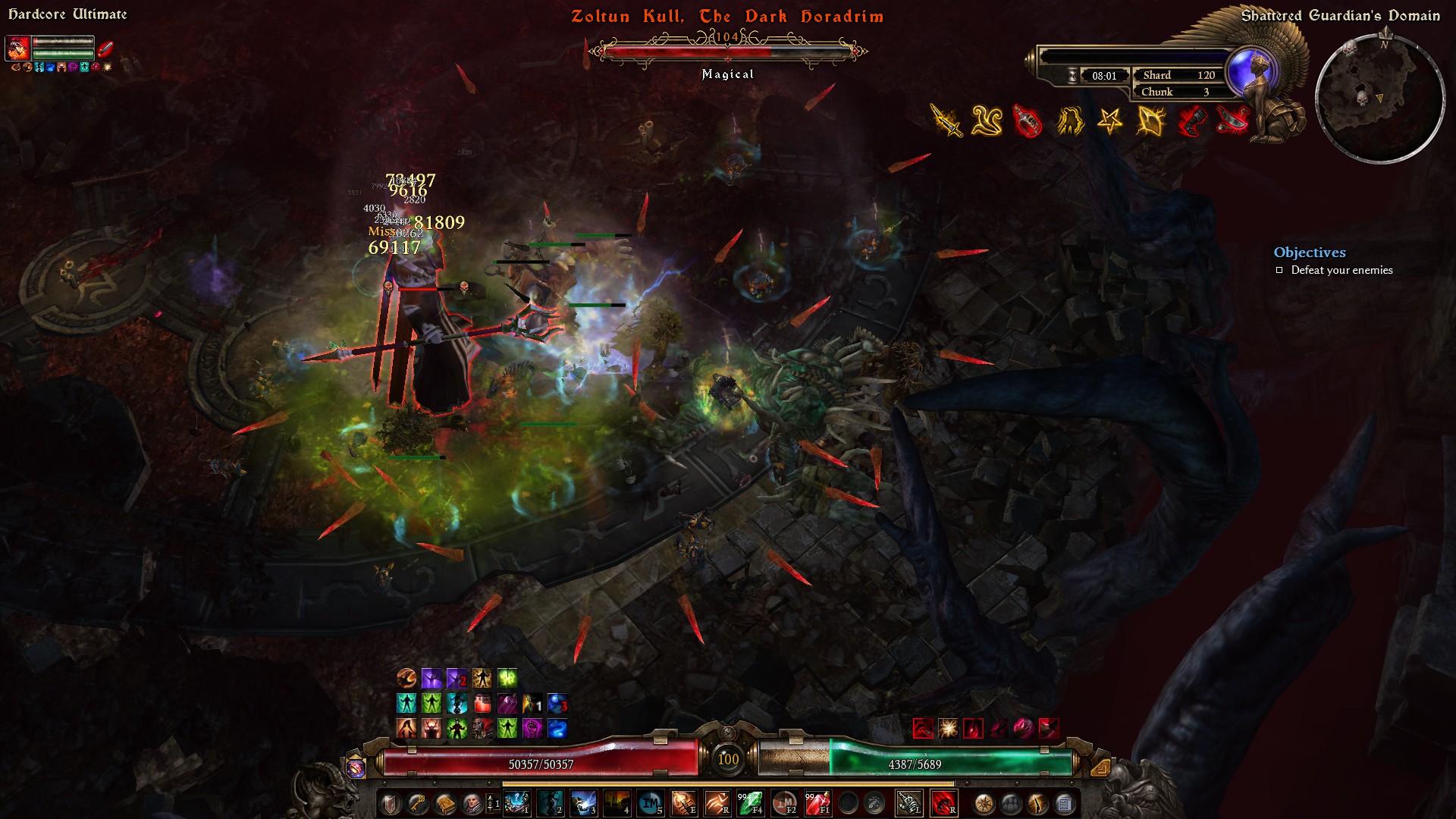This screenshot has width=1456, height=819.
Task: Open the quest journal book button
Action: (445, 803)
